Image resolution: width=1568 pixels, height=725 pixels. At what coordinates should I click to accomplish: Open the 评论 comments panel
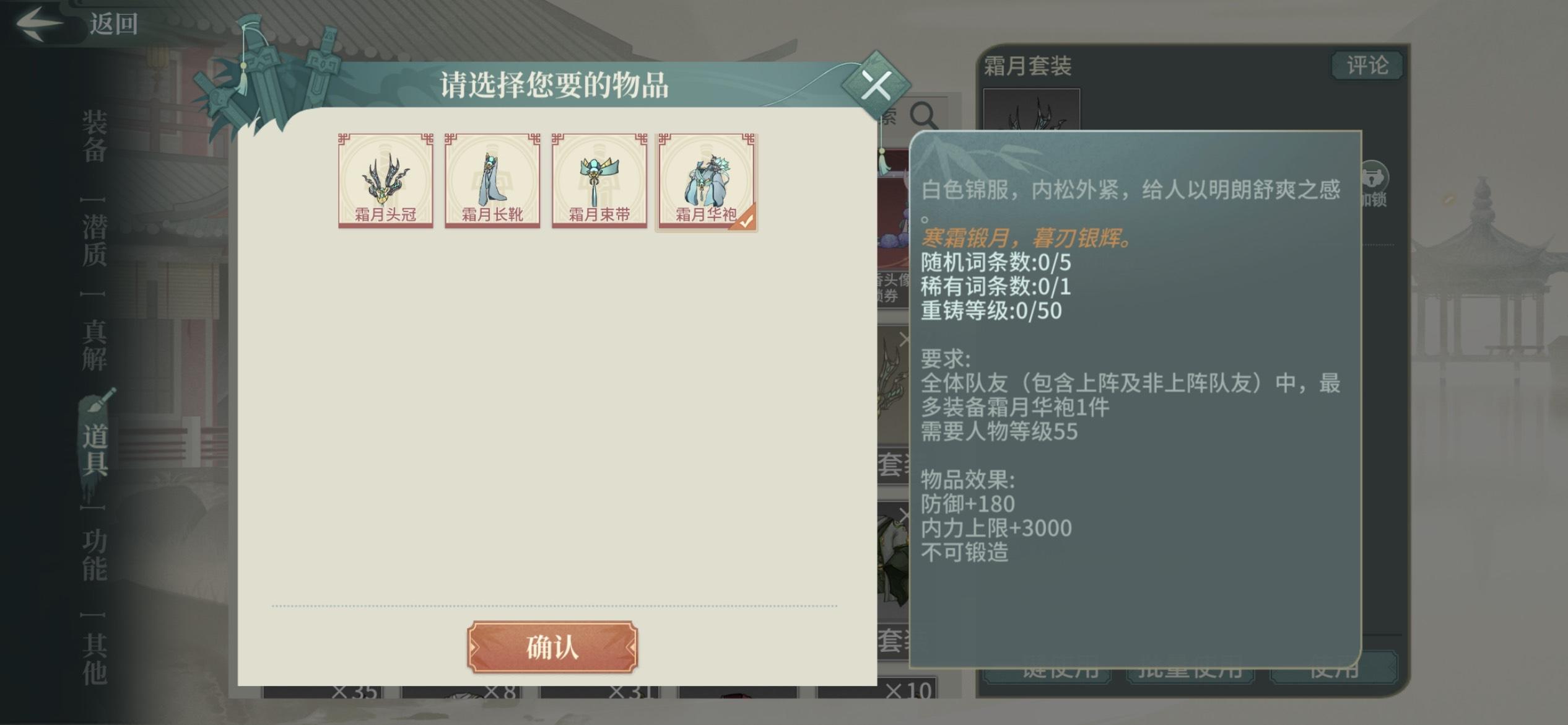1367,64
